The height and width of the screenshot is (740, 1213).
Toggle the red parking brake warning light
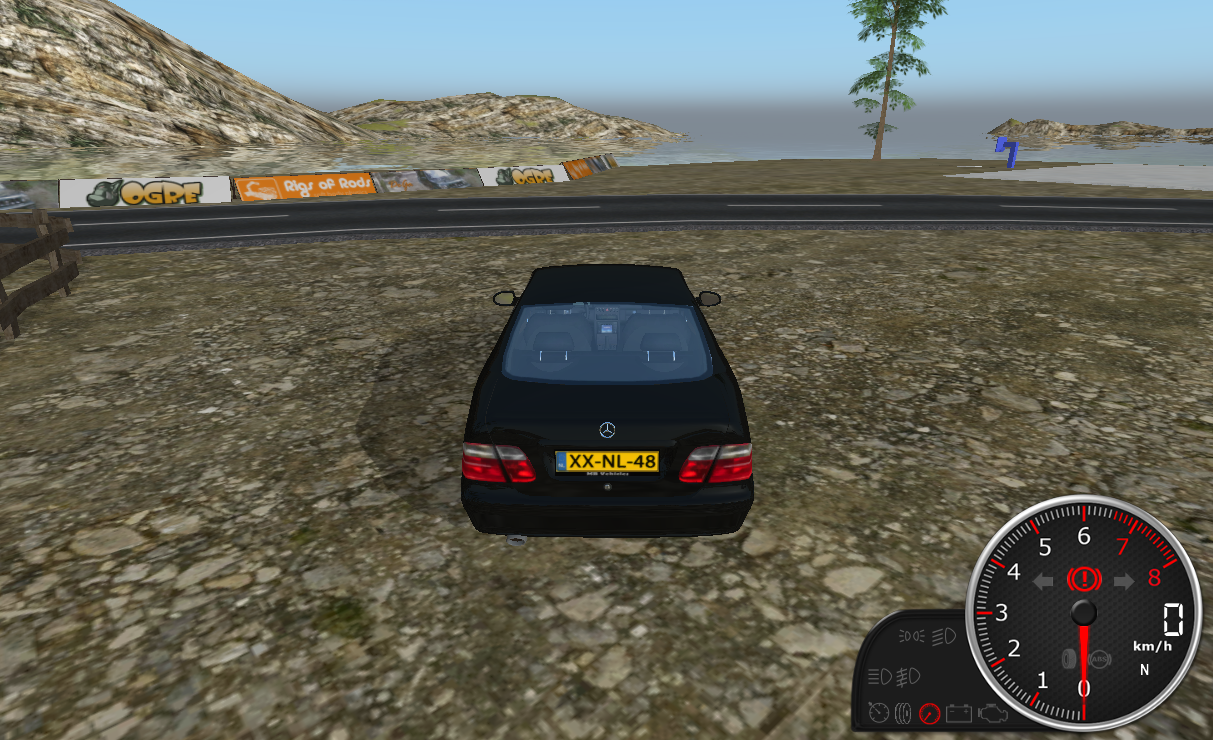1083,579
